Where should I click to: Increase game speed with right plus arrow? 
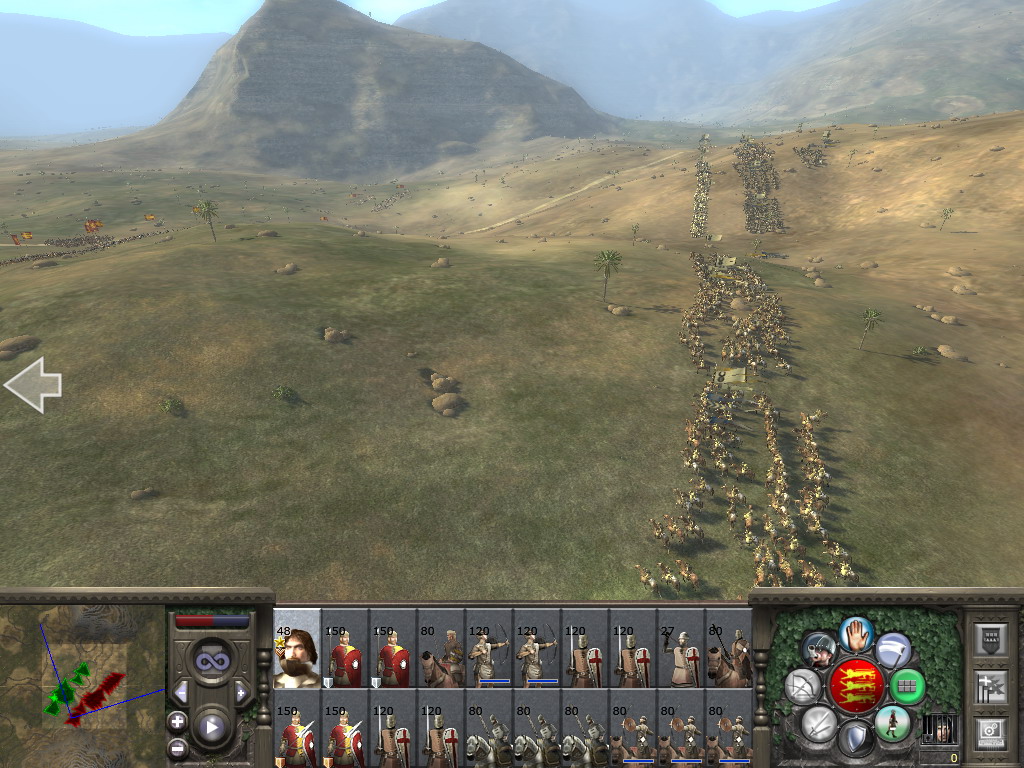pyautogui.click(x=241, y=692)
